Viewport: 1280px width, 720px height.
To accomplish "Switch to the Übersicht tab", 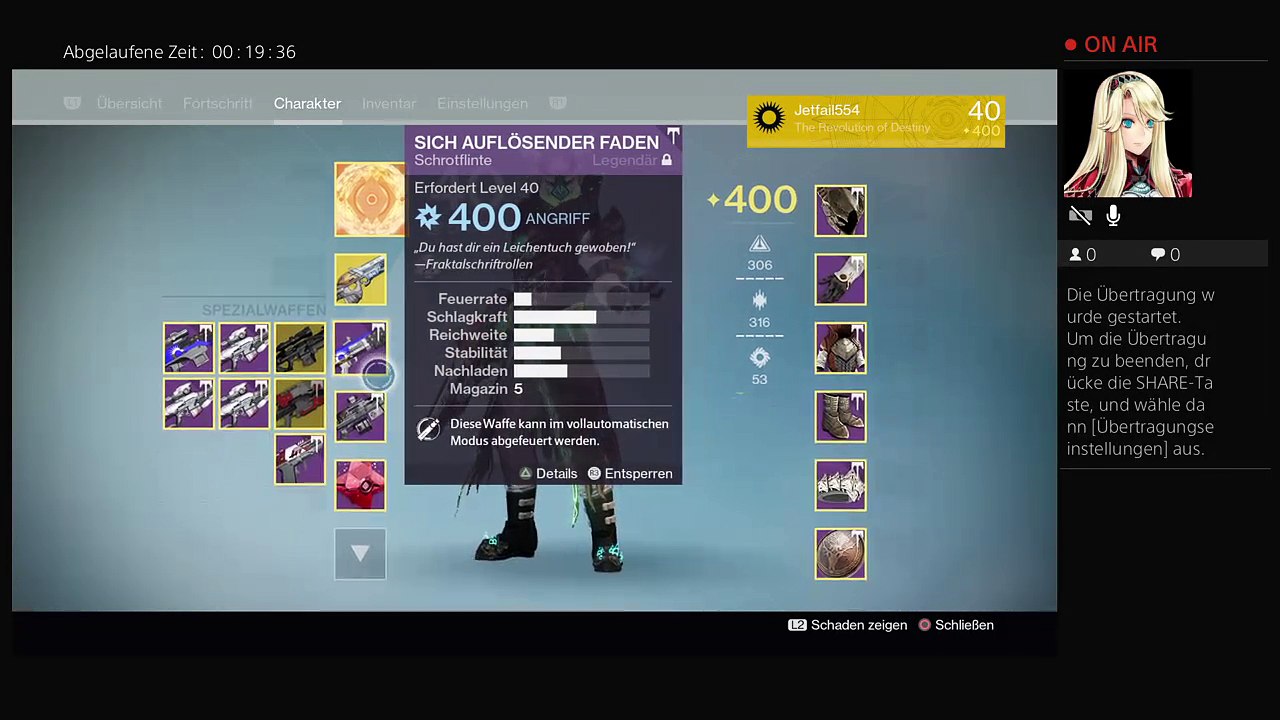I will tap(129, 104).
